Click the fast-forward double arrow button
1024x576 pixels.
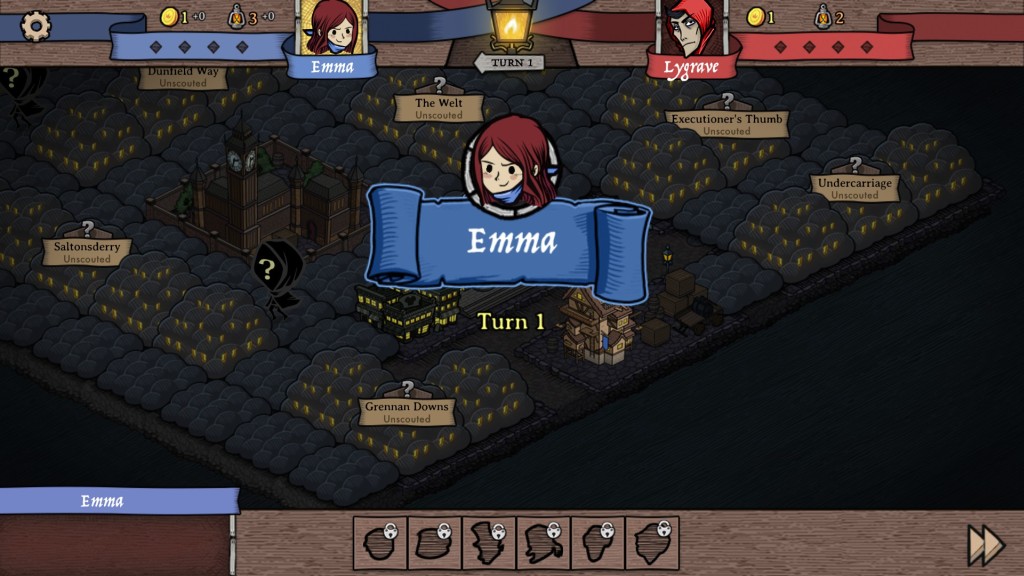tap(985, 545)
